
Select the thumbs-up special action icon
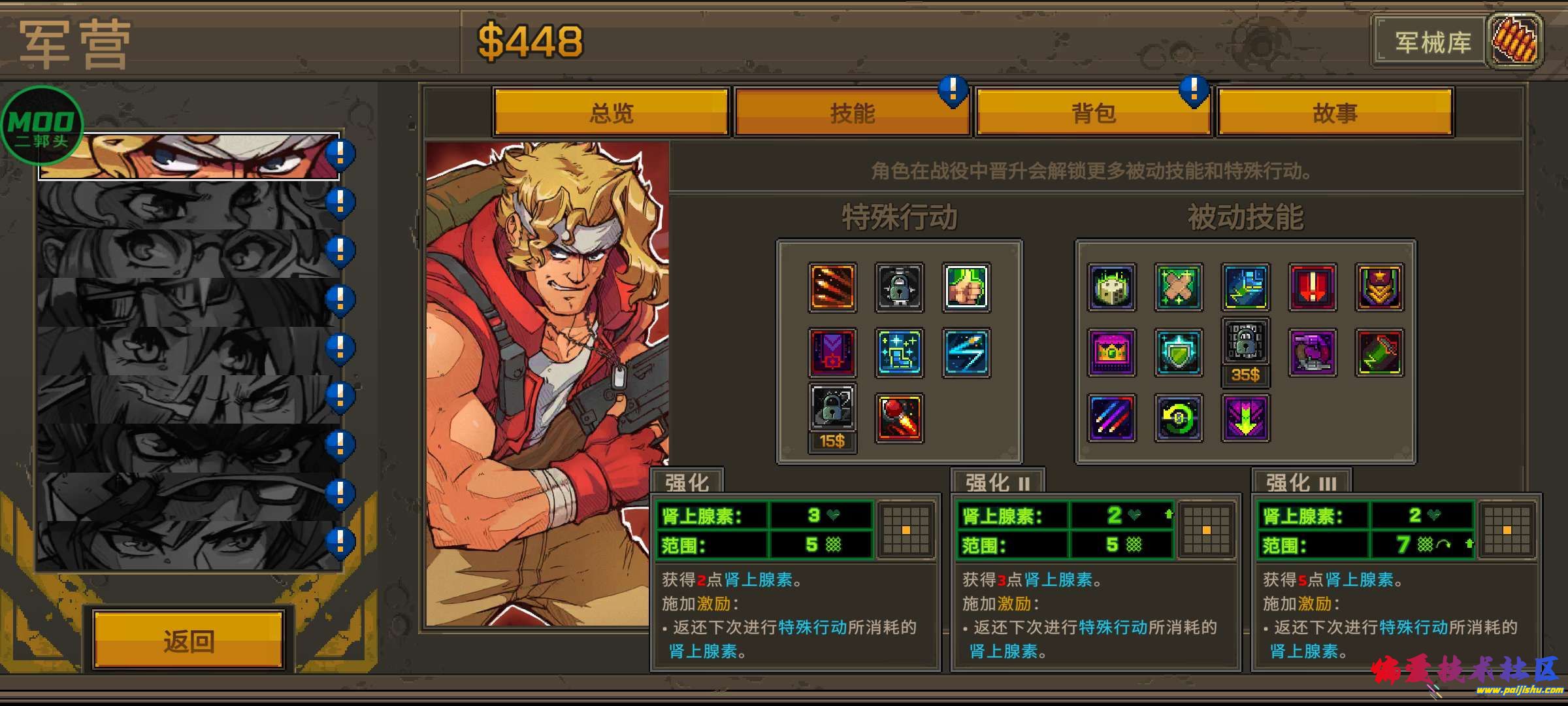966,288
